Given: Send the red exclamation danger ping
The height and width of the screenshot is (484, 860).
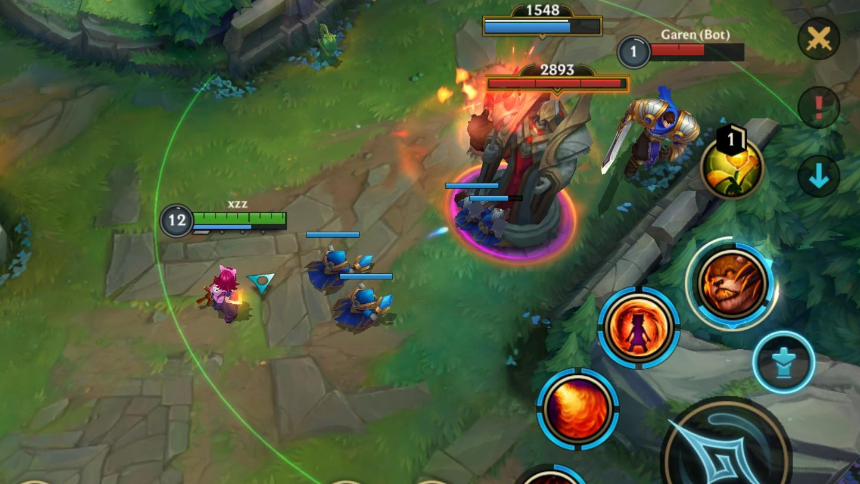Looking at the screenshot, I should click(818, 107).
